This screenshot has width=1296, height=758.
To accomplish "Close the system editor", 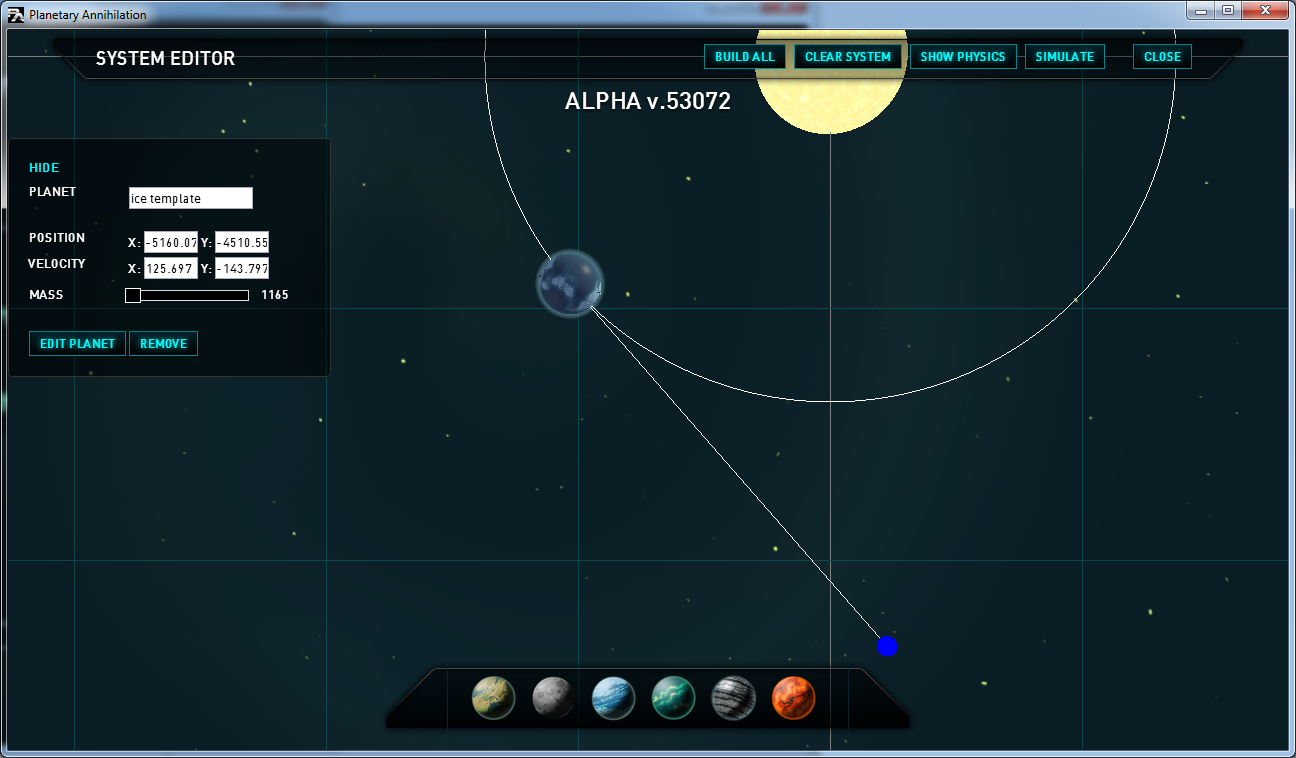I will (x=1162, y=57).
